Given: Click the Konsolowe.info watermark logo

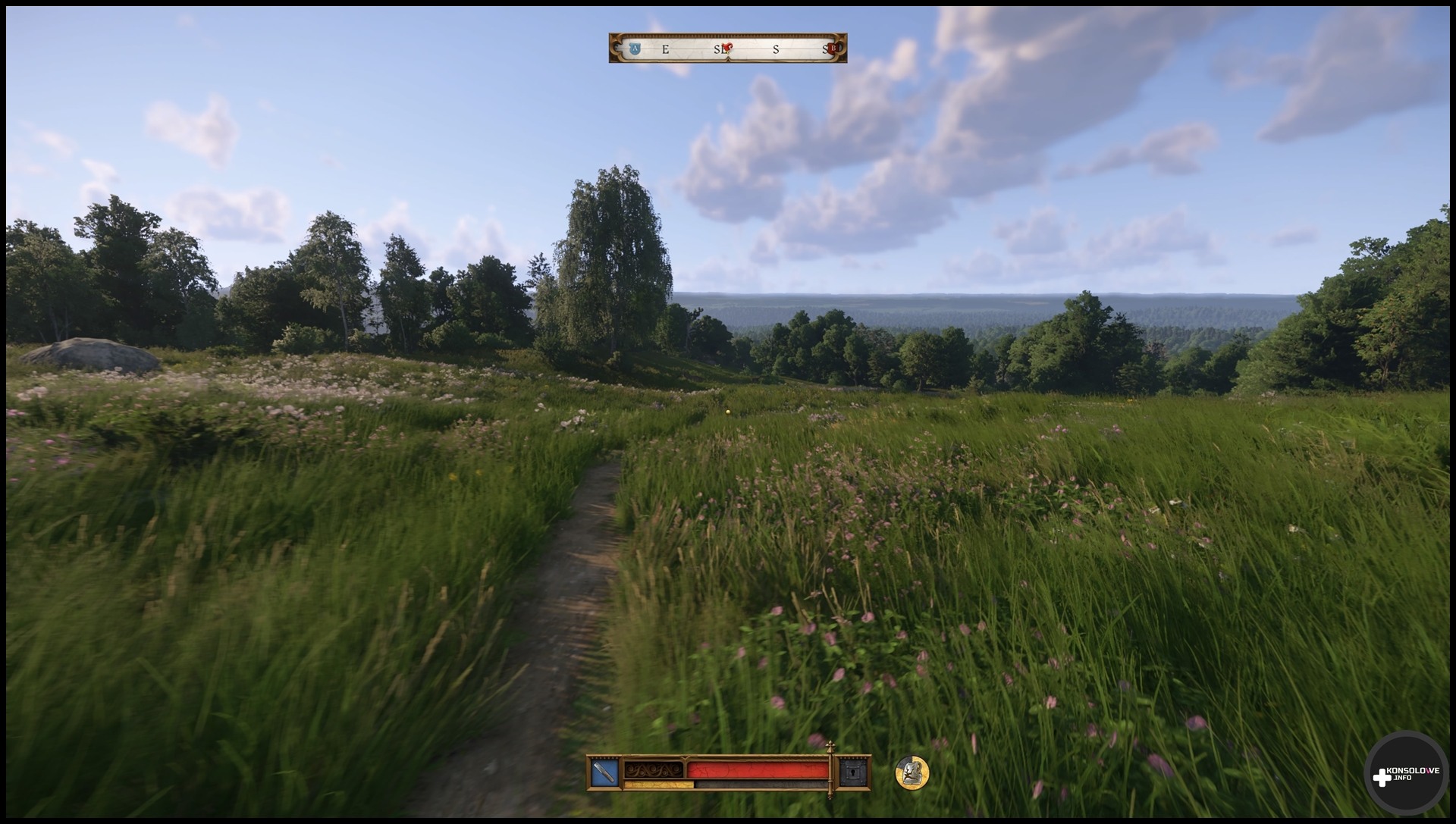Looking at the screenshot, I should point(1405,775).
